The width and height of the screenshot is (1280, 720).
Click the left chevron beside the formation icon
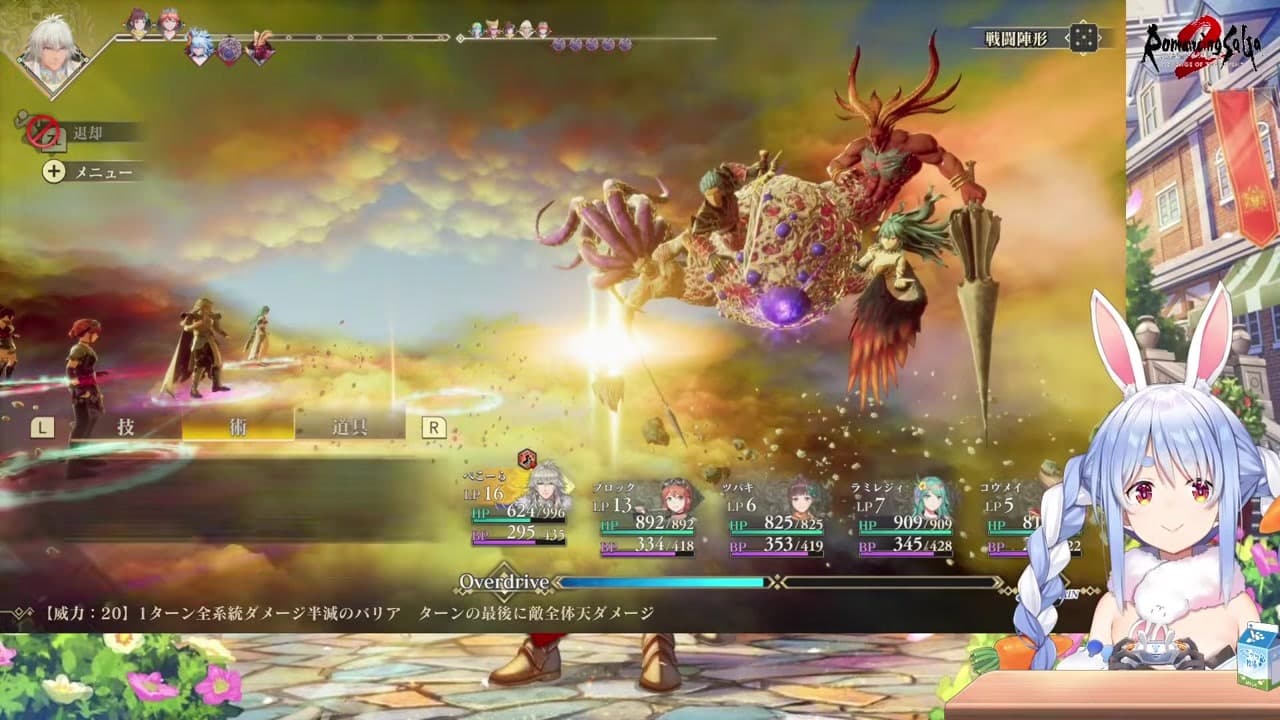click(1067, 38)
